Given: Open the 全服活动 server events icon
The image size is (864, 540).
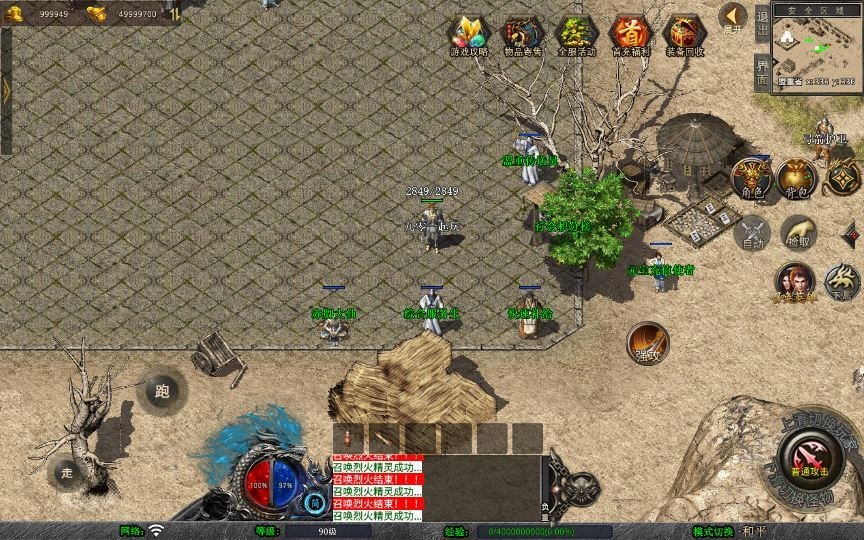Looking at the screenshot, I should coord(576,35).
